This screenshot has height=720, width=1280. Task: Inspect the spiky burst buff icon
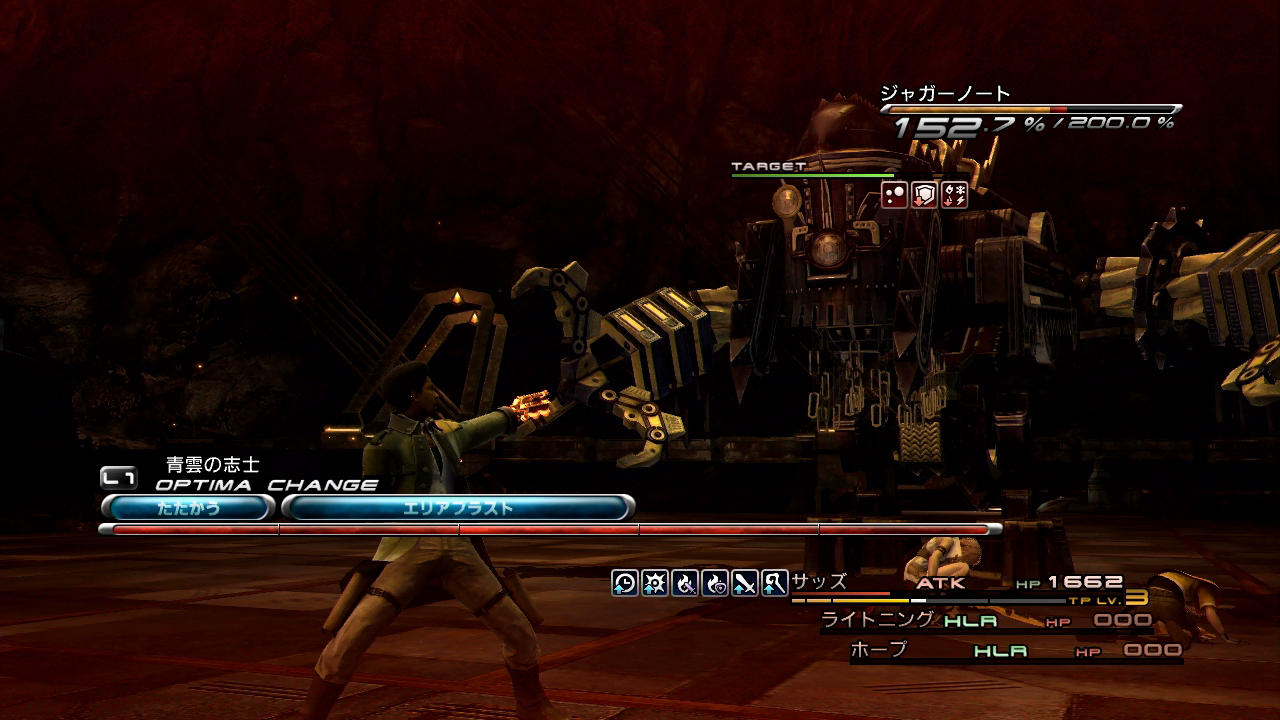(x=655, y=583)
